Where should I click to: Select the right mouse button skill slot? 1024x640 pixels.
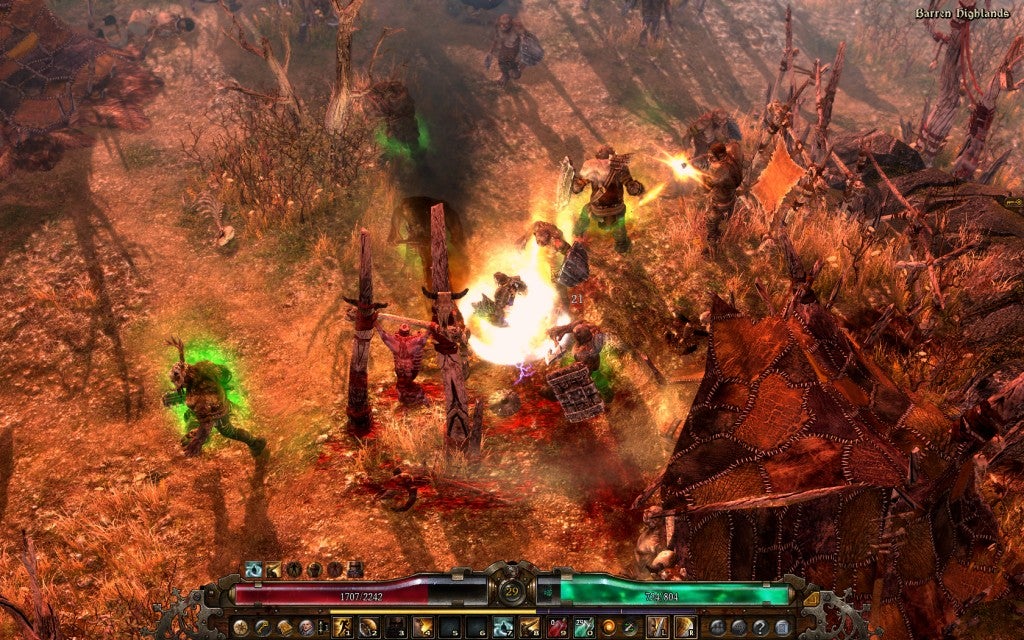[x=684, y=627]
